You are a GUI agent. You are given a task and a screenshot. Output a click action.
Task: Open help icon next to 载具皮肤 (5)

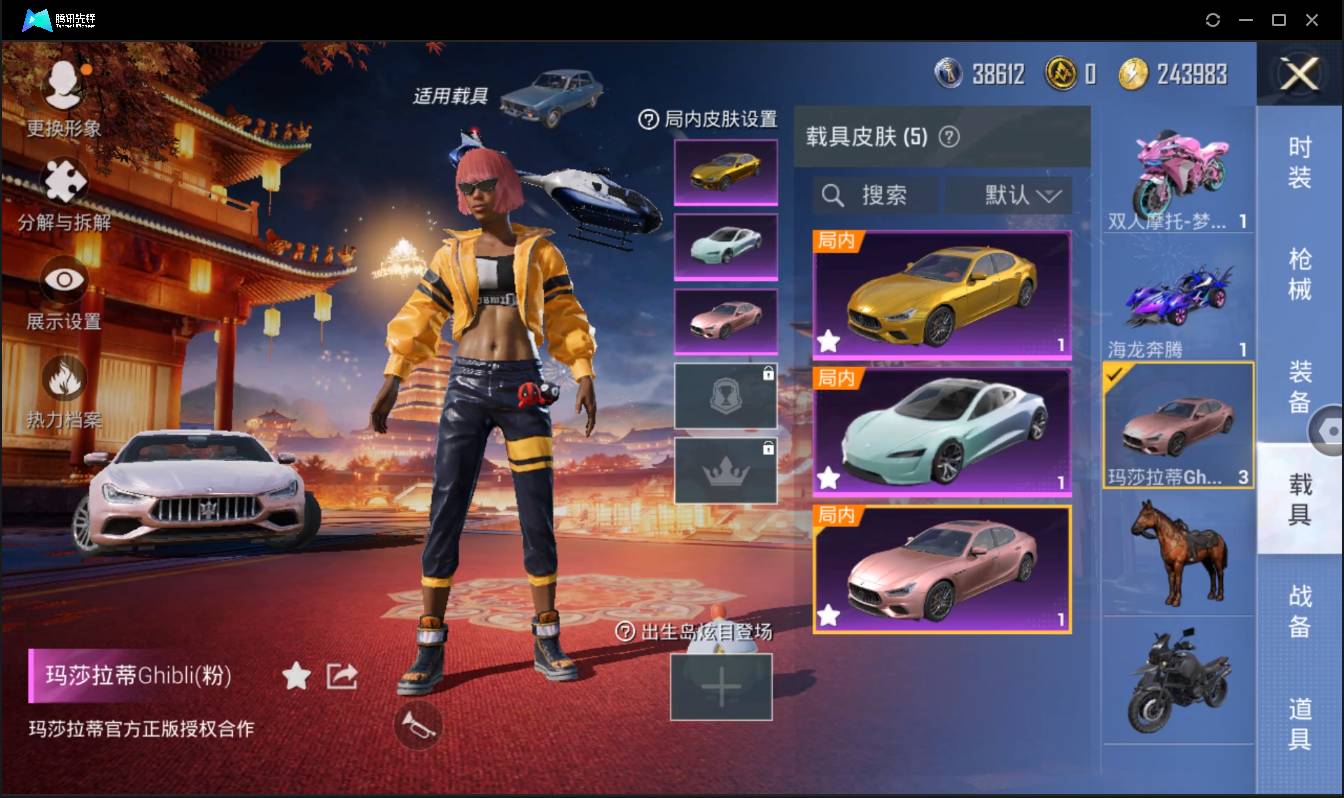click(x=947, y=136)
